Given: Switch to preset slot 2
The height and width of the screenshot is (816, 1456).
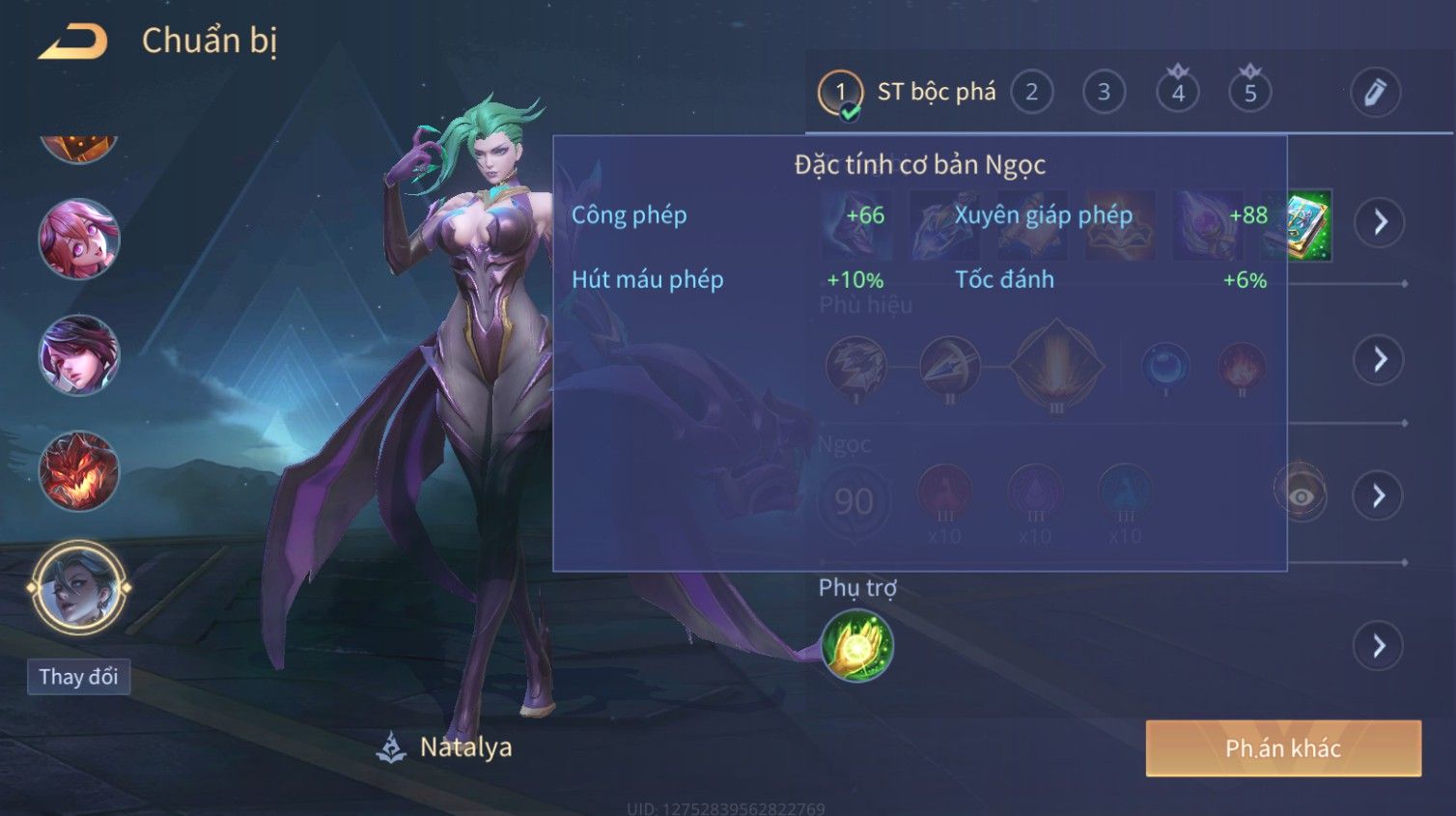Looking at the screenshot, I should tap(1031, 93).
